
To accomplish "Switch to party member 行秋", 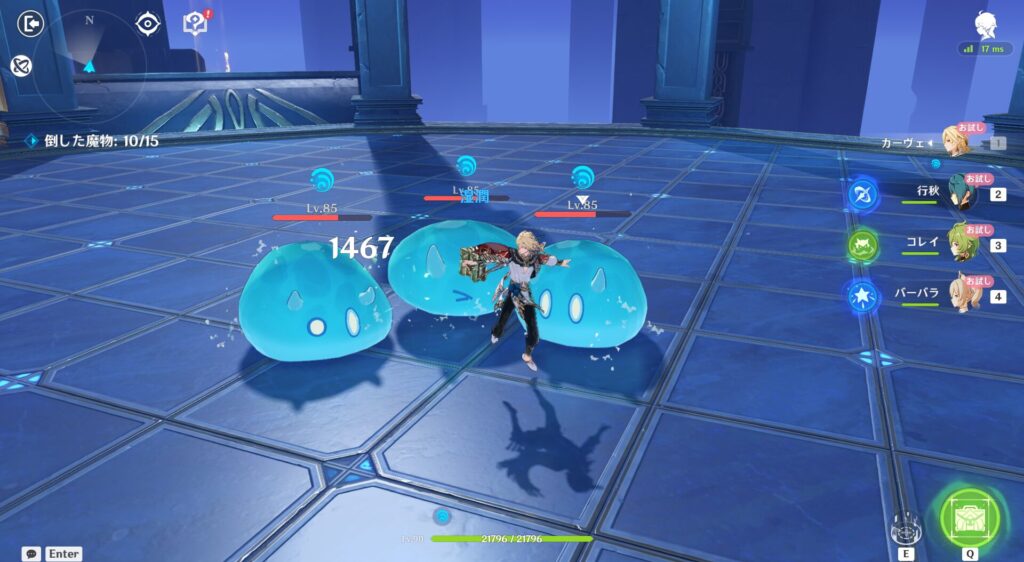I will click(x=960, y=192).
